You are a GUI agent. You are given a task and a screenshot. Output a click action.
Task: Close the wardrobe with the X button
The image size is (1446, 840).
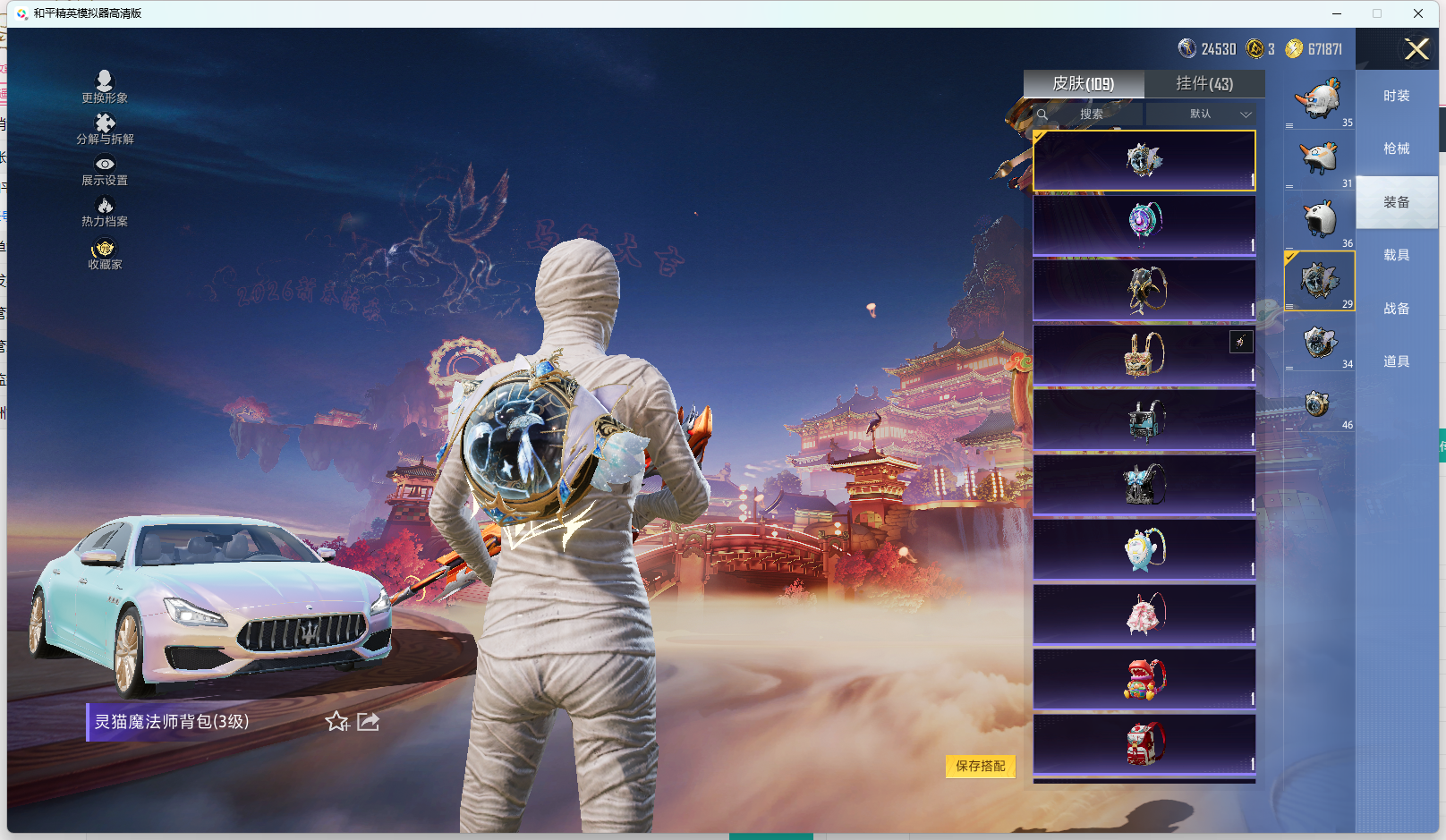point(1416,49)
